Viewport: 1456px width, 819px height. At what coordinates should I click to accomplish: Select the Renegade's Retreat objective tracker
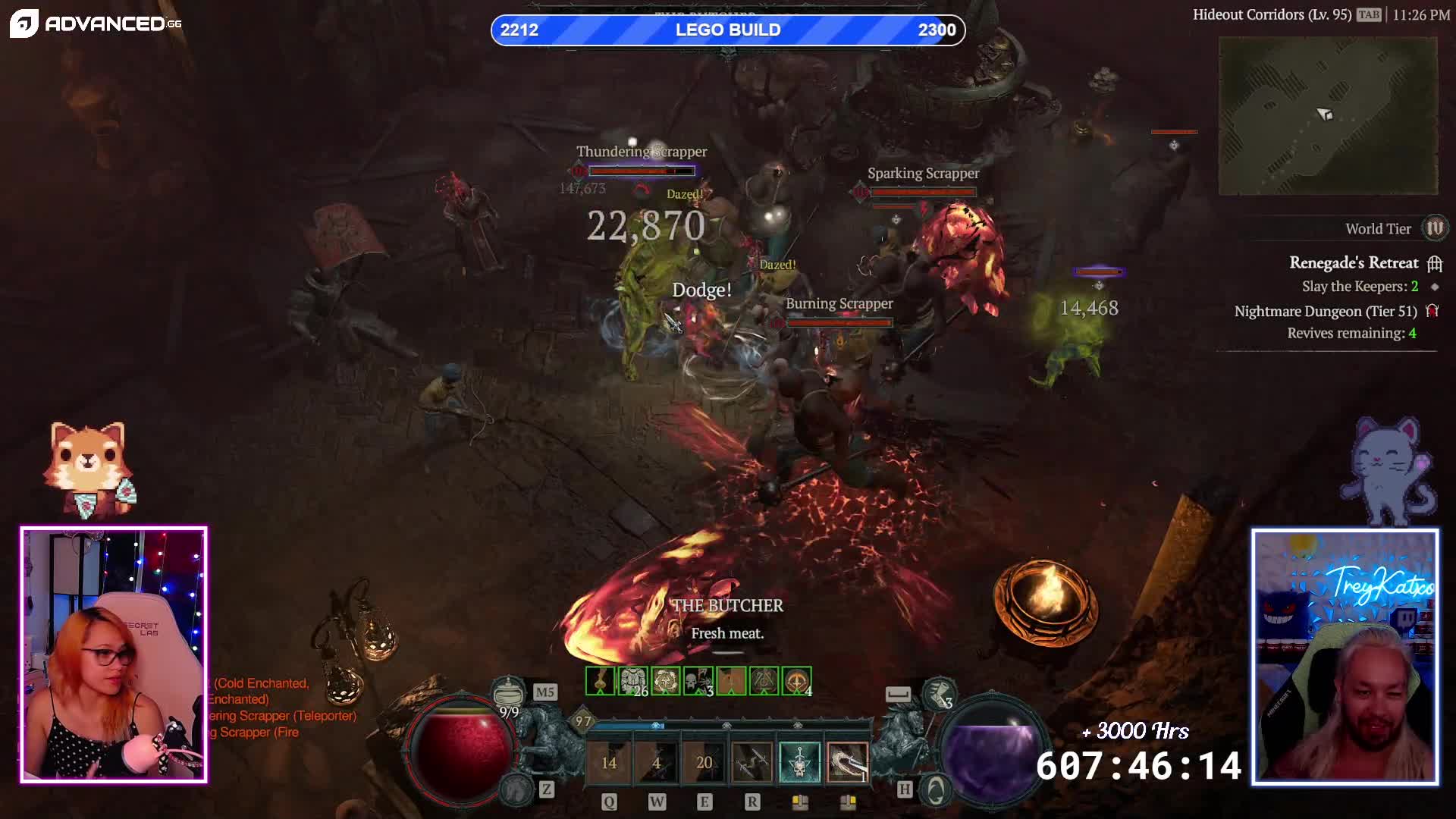pos(1354,263)
